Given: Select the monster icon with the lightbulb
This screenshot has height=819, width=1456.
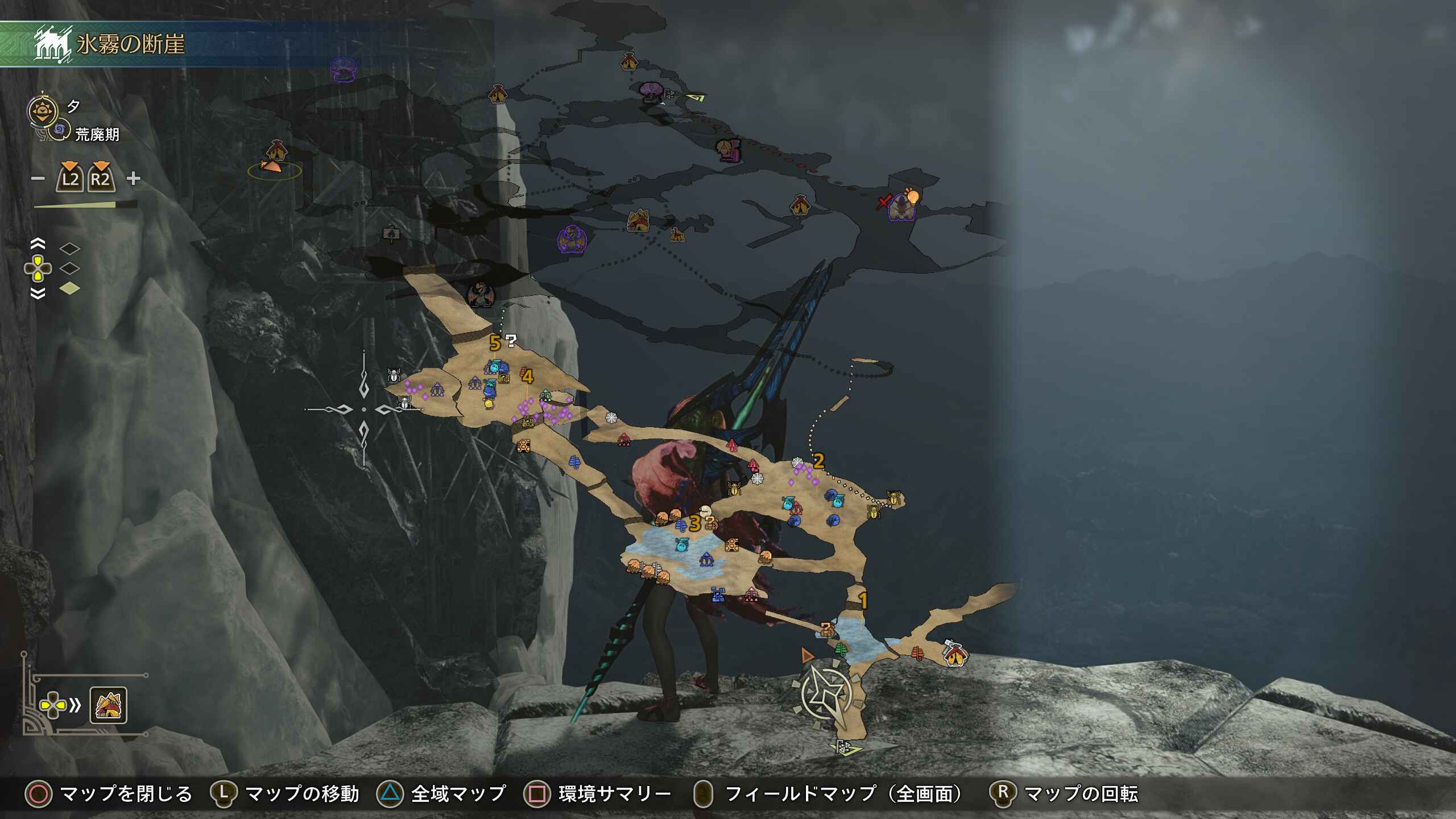Looking at the screenshot, I should (901, 207).
